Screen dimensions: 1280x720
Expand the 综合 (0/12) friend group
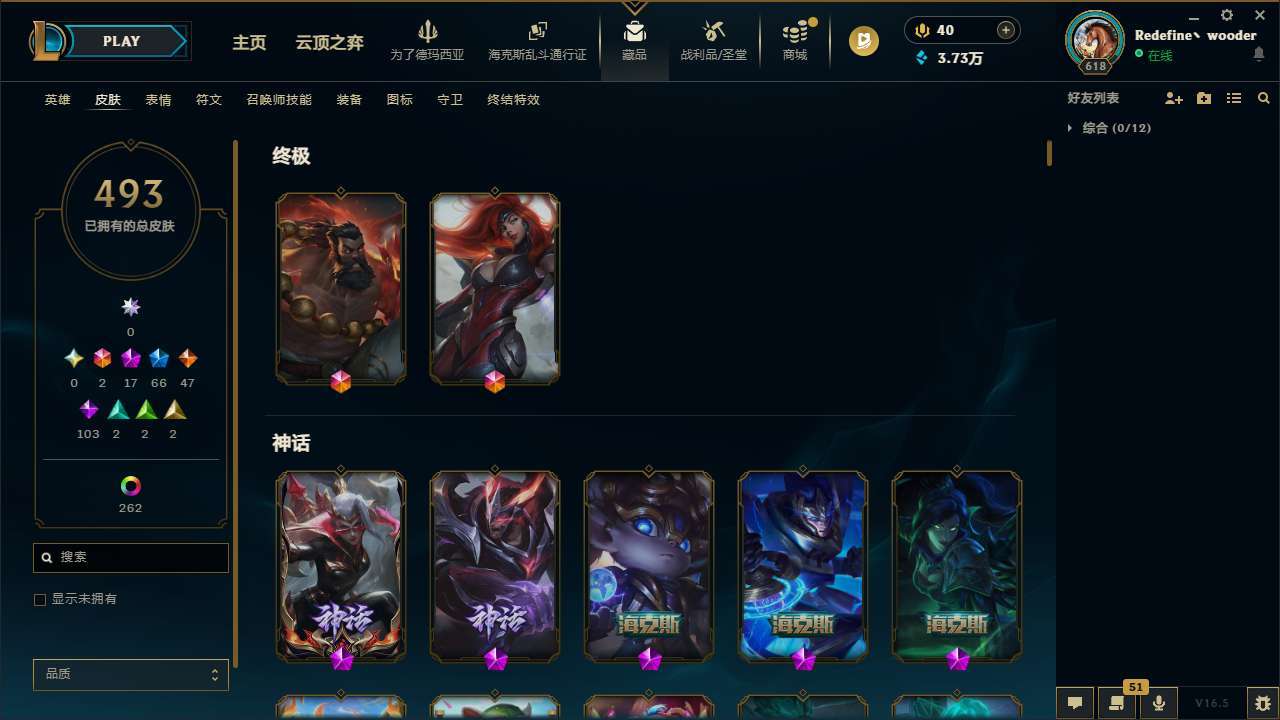click(1071, 128)
